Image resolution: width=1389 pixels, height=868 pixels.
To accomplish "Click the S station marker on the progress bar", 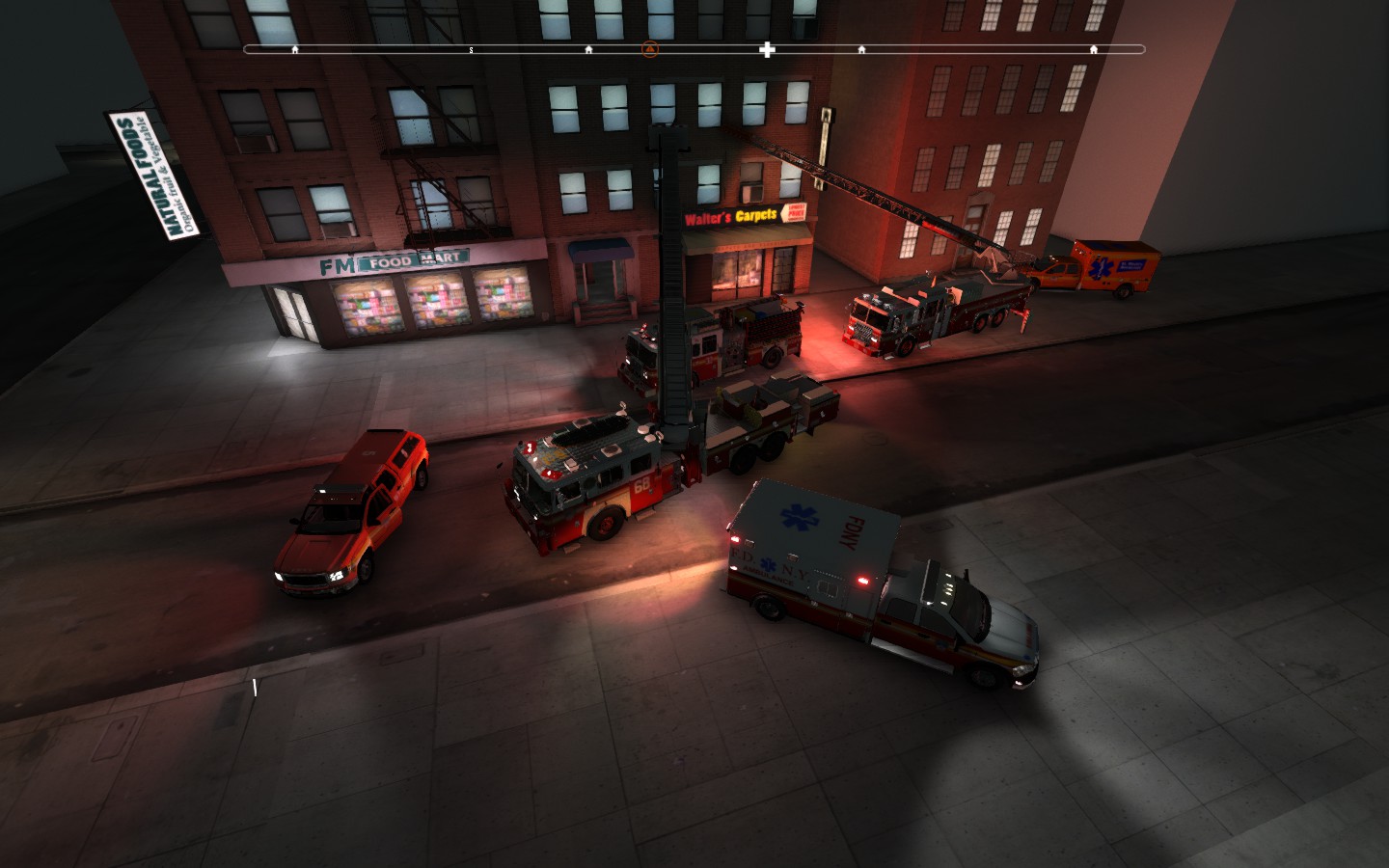I will click(471, 48).
